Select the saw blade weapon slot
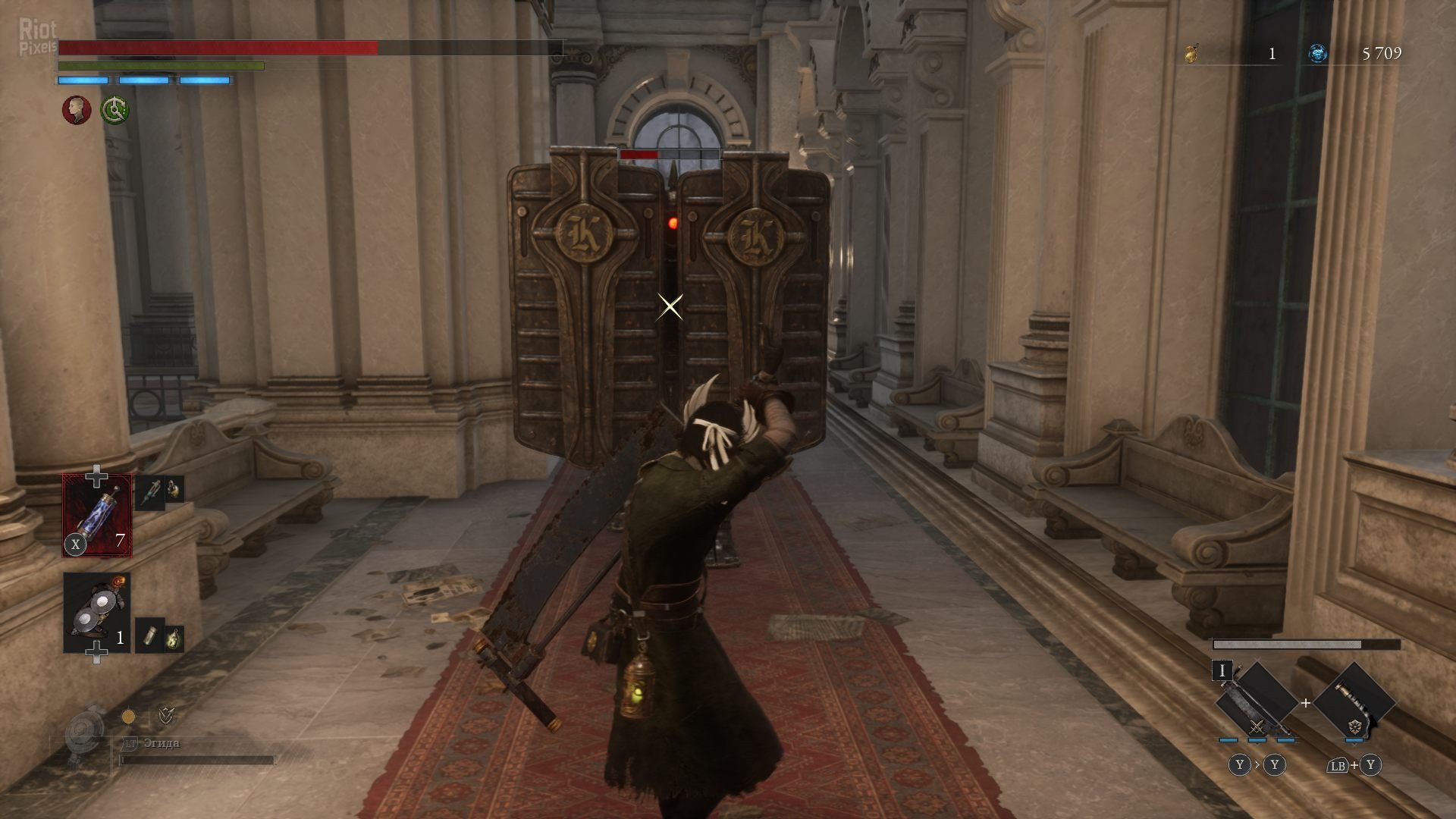The image size is (1456, 819). pyautogui.click(x=1256, y=703)
